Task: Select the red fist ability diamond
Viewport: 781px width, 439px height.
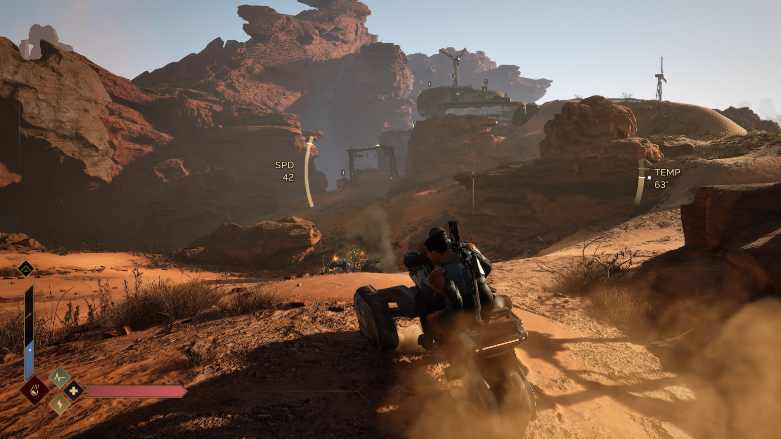Action: tap(34, 389)
